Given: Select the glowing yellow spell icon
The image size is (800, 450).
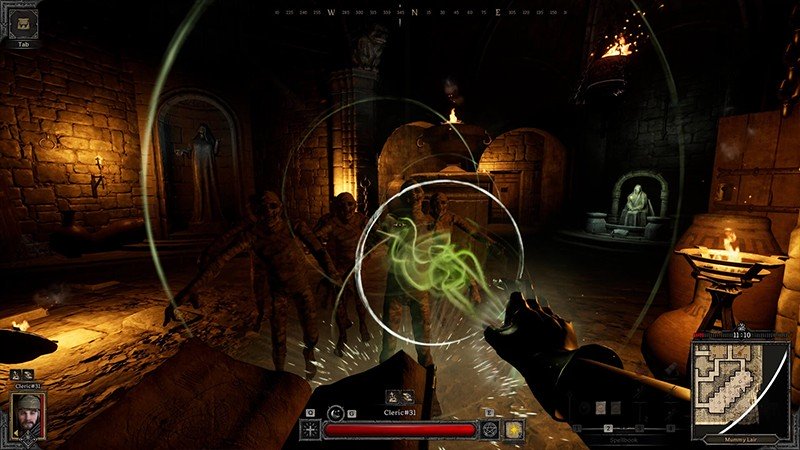Looking at the screenshot, I should [514, 429].
